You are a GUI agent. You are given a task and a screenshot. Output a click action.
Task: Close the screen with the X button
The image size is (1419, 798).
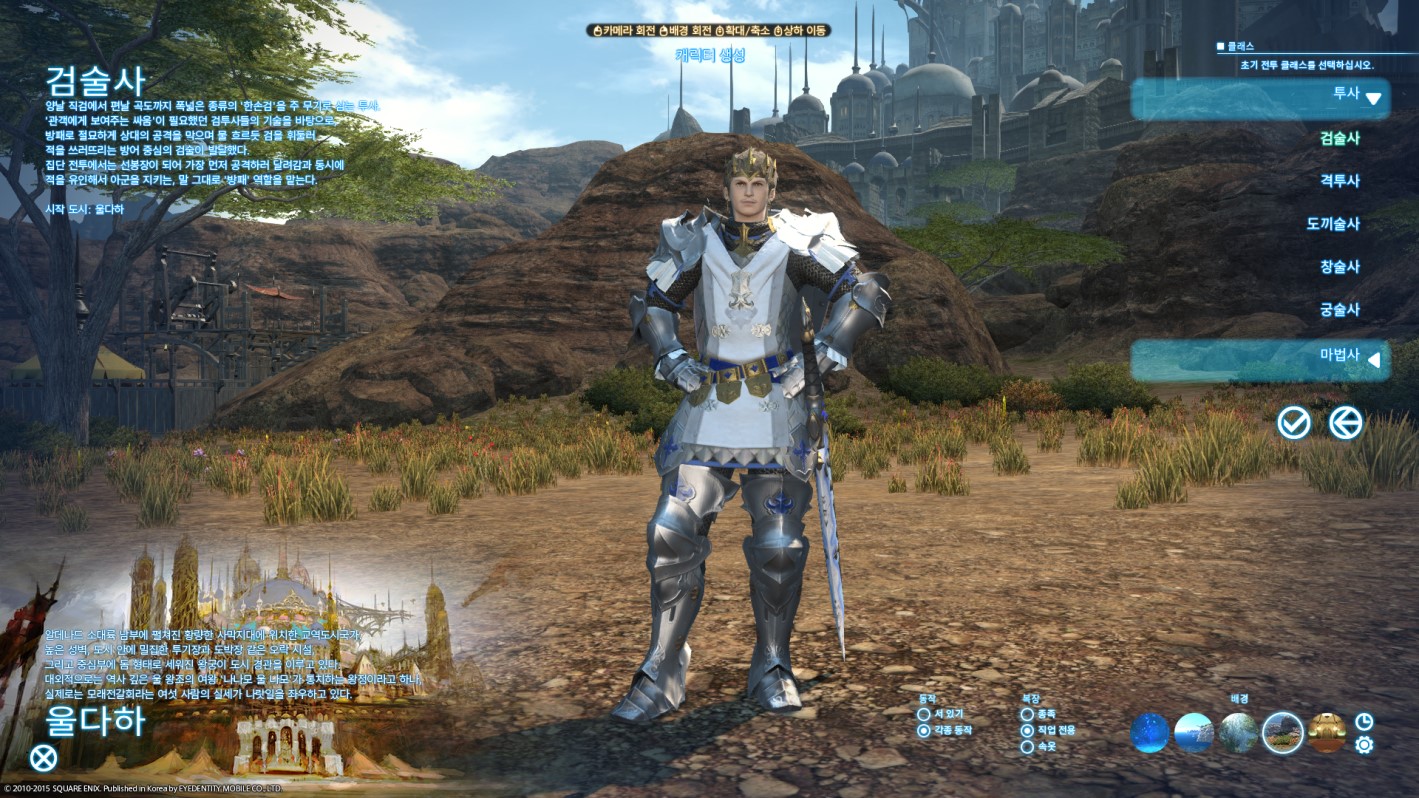[43, 758]
